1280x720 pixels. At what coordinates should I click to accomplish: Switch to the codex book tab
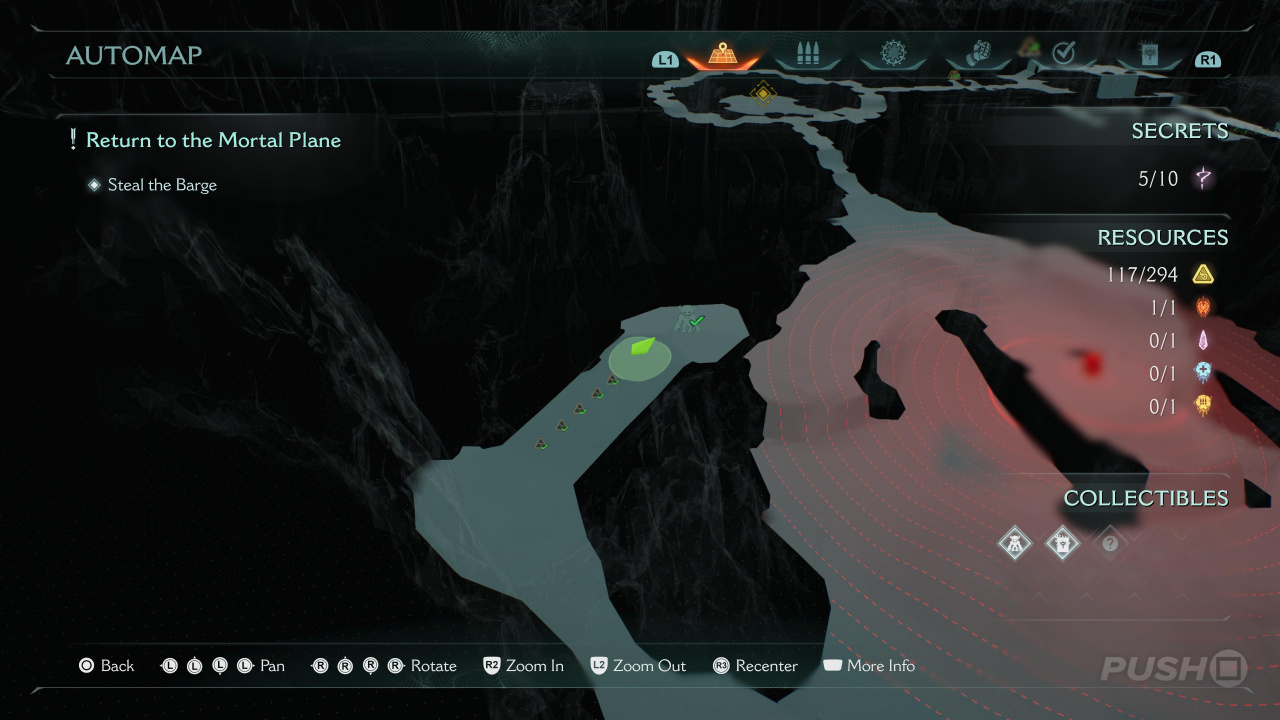click(x=1148, y=54)
